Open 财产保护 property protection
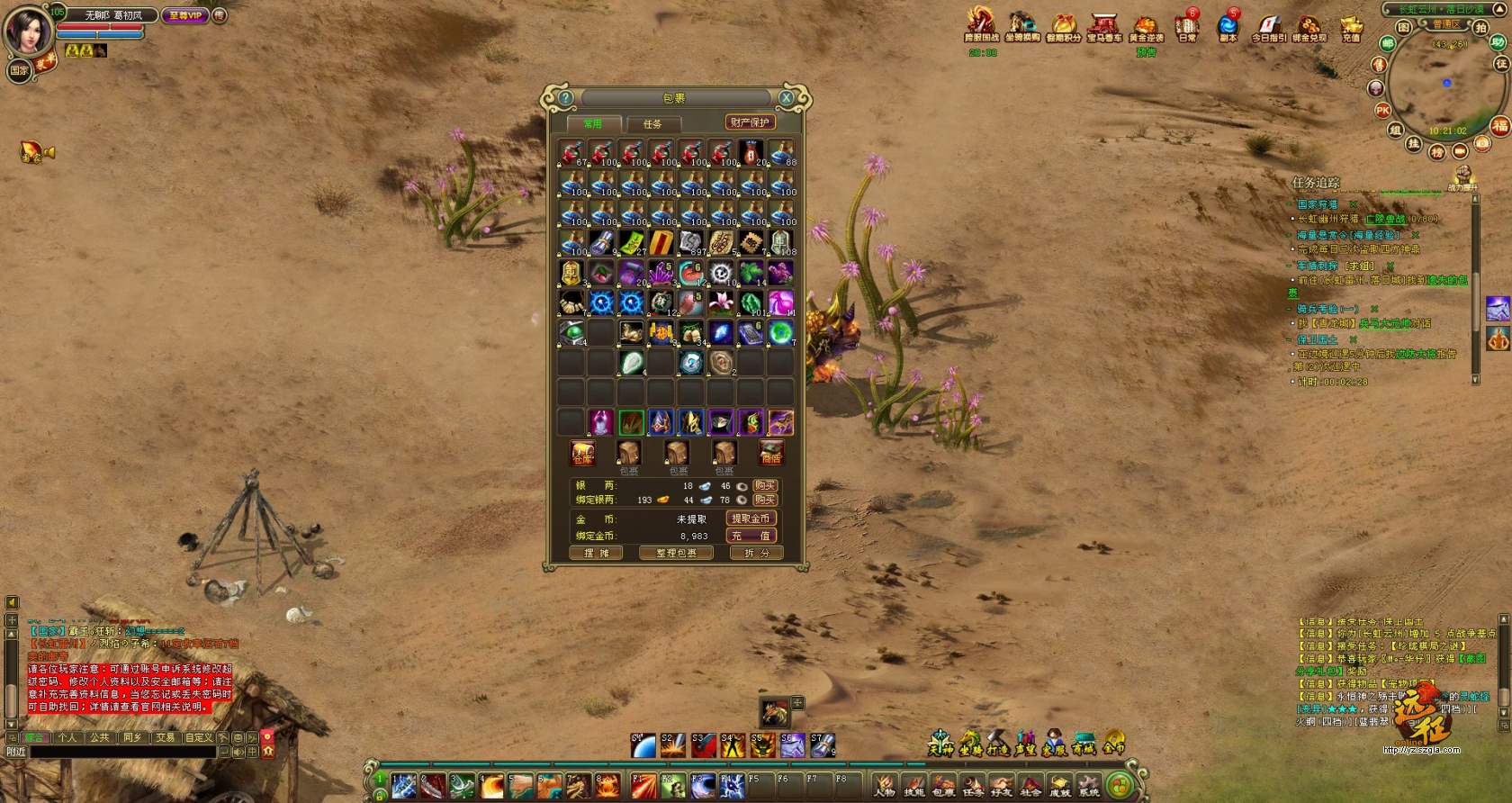This screenshot has height=803, width=1512. pos(750,122)
